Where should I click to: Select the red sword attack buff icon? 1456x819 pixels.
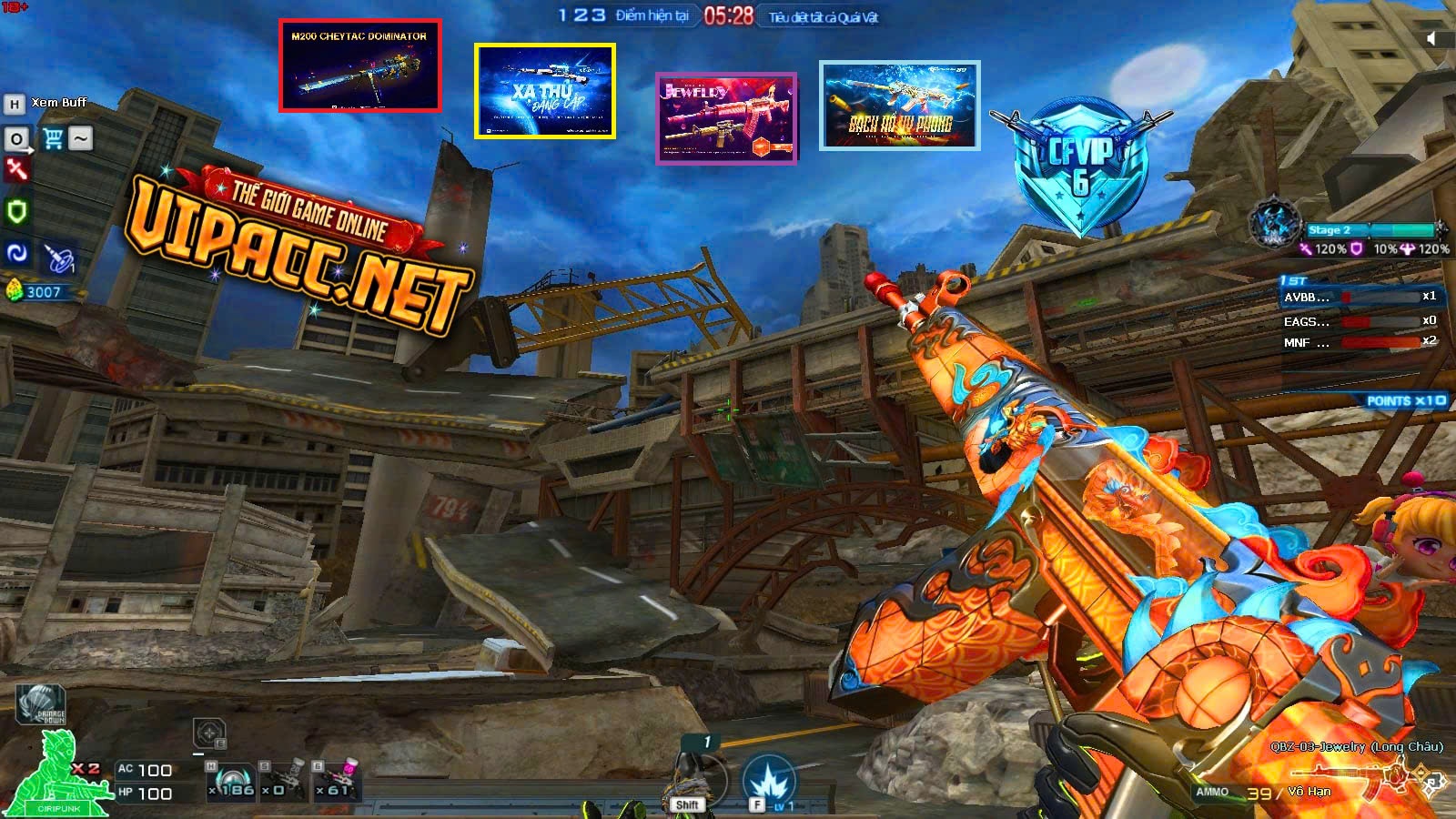tap(16, 169)
